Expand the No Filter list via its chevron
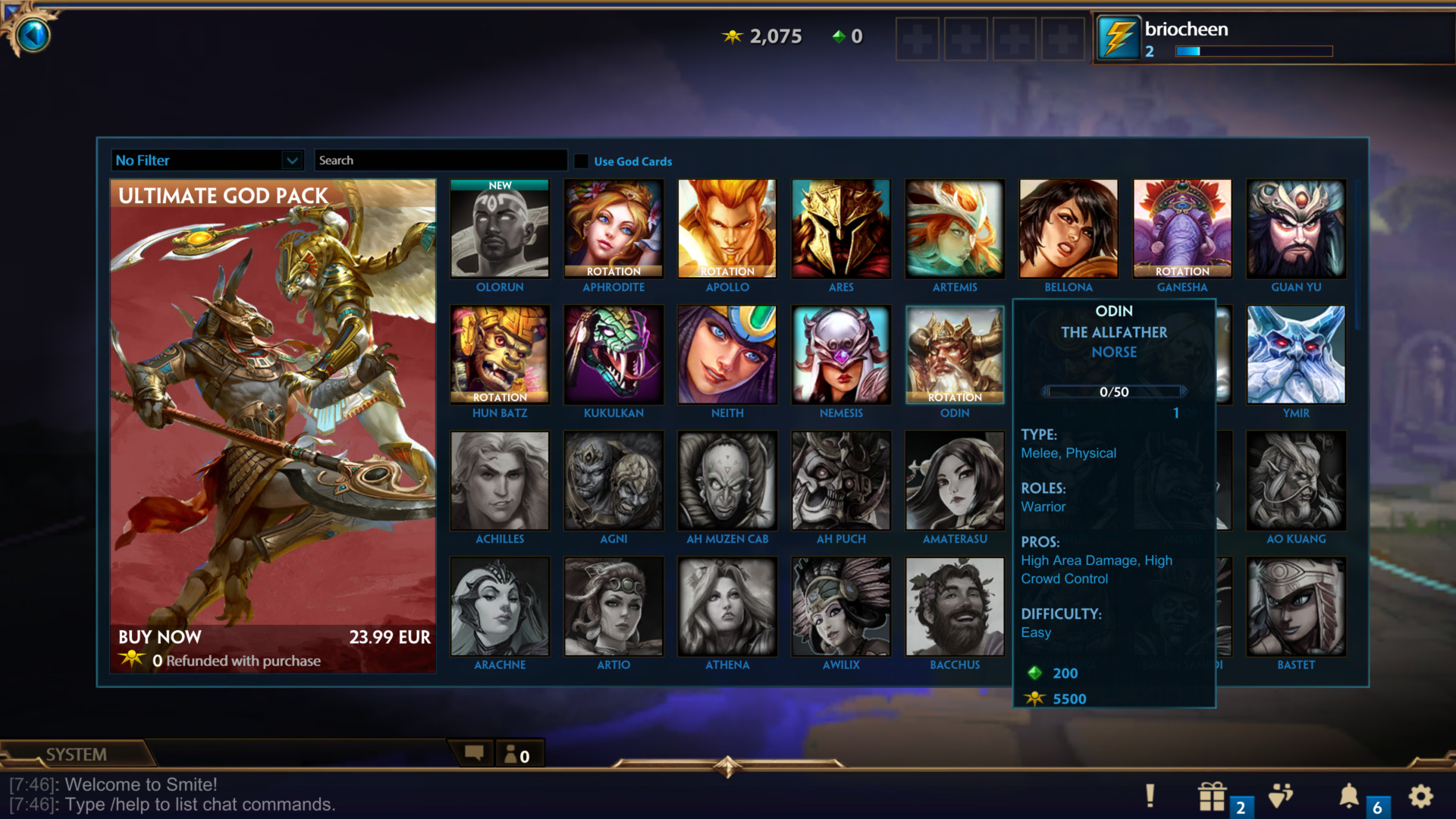1456x819 pixels. coord(294,160)
